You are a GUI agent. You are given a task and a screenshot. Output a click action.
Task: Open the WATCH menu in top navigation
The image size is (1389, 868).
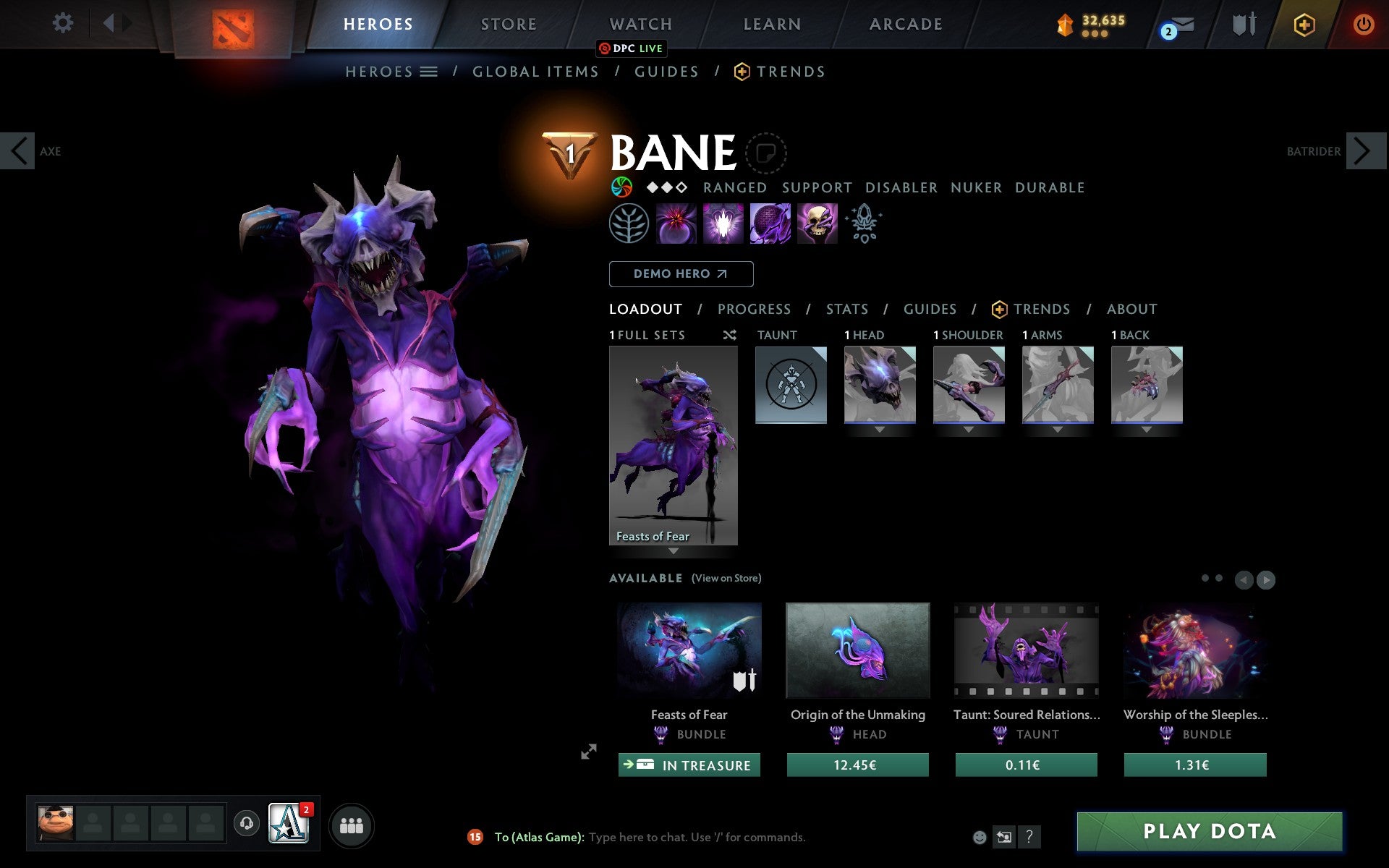(x=640, y=23)
